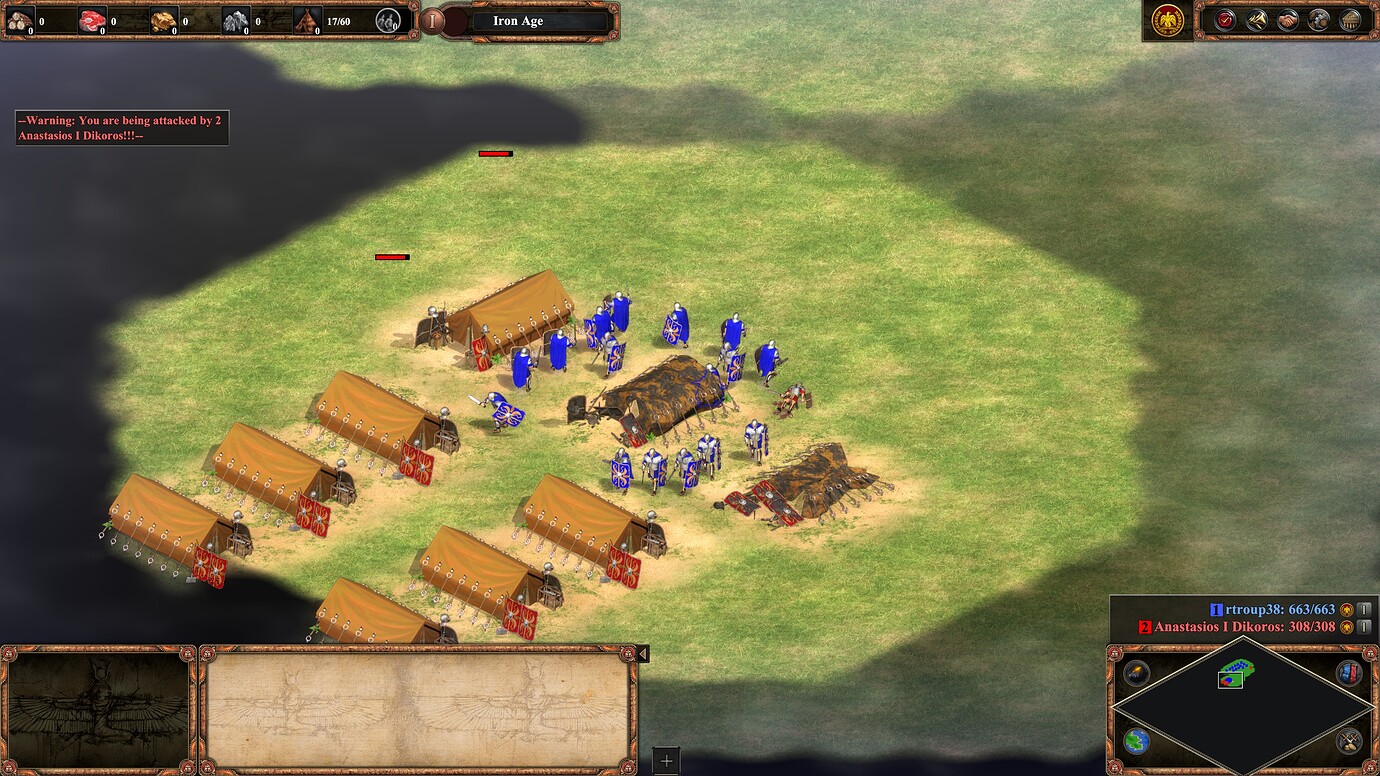Open the Objectives panel via the checkmark icon

(x=1224, y=20)
